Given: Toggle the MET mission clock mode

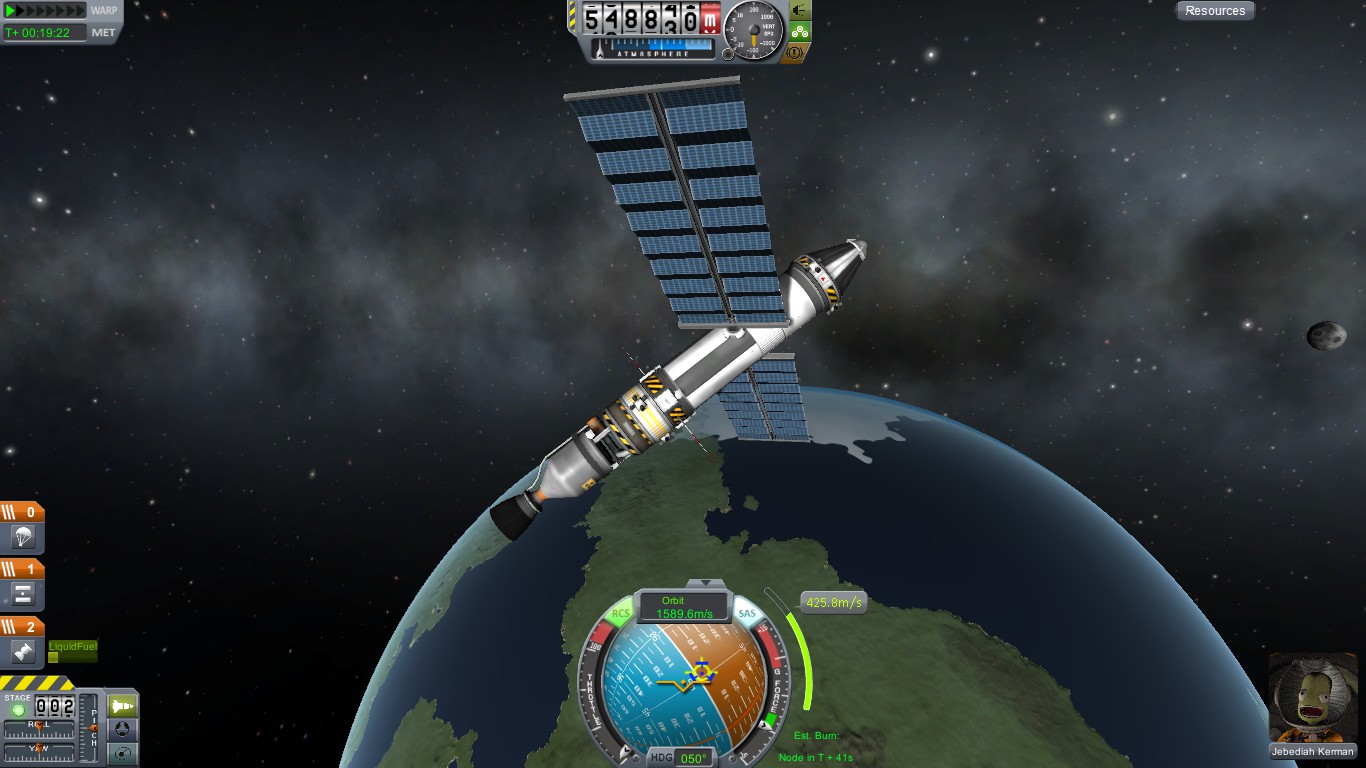Looking at the screenshot, I should (x=103, y=32).
